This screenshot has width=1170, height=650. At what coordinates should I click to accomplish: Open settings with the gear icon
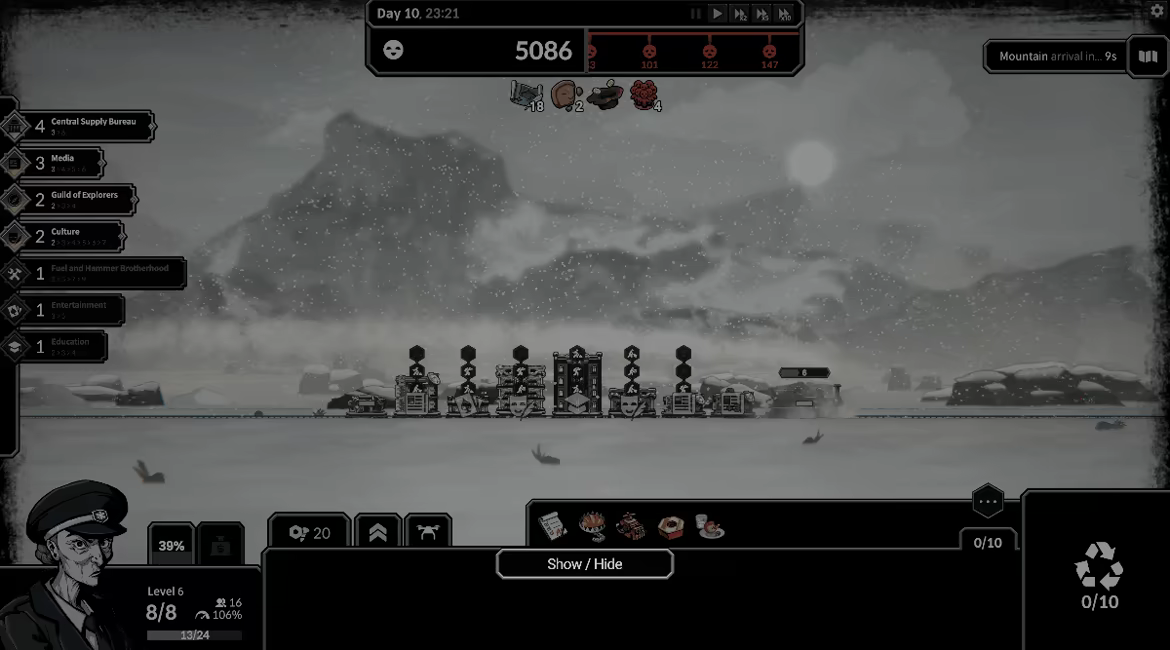1157,11
